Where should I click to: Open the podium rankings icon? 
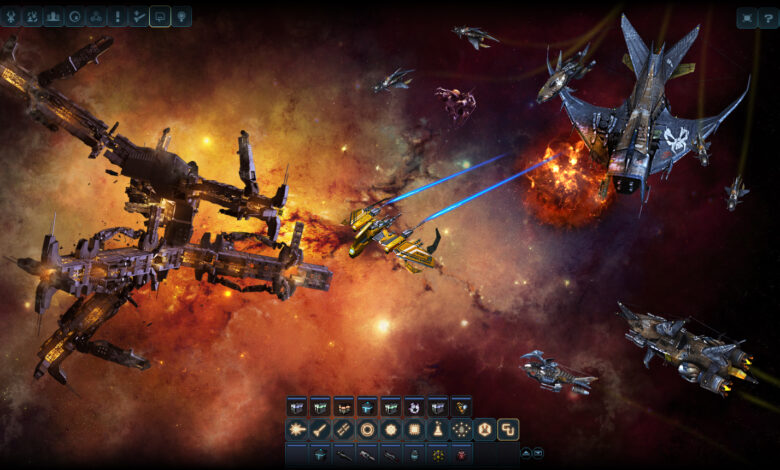52,17
